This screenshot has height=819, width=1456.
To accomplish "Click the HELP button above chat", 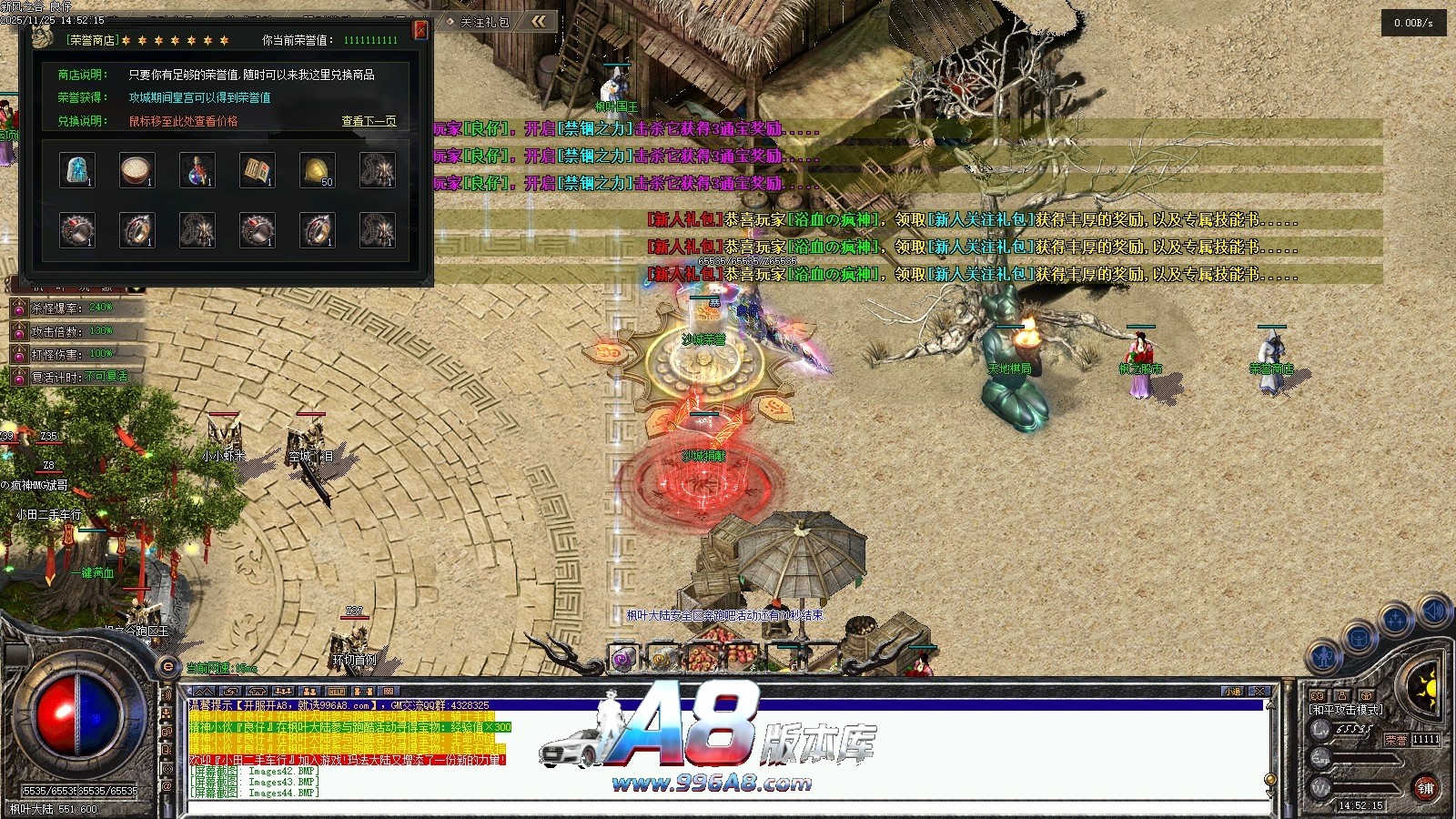I will click(x=336, y=692).
